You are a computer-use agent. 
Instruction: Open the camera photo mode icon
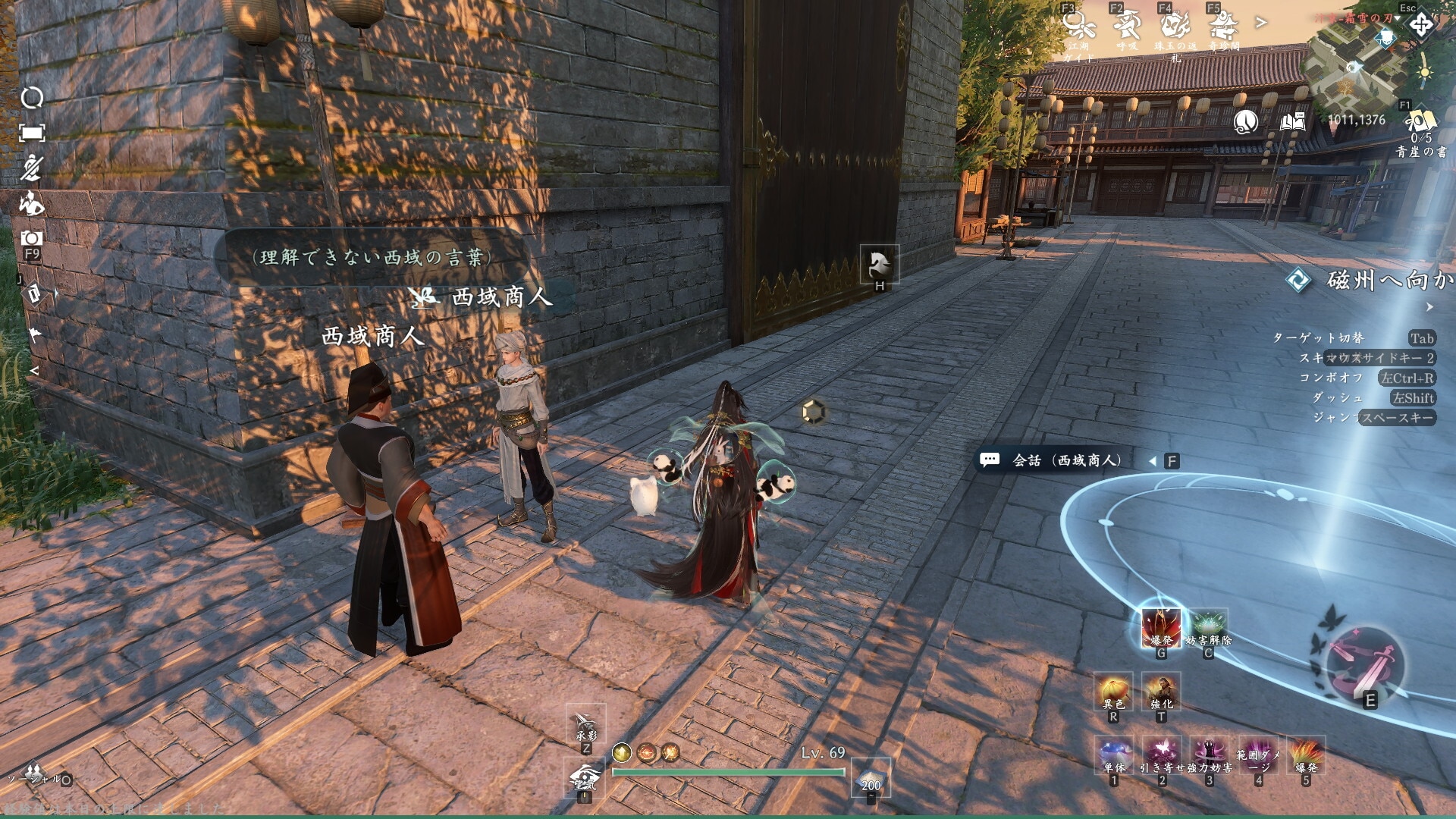coord(31,239)
